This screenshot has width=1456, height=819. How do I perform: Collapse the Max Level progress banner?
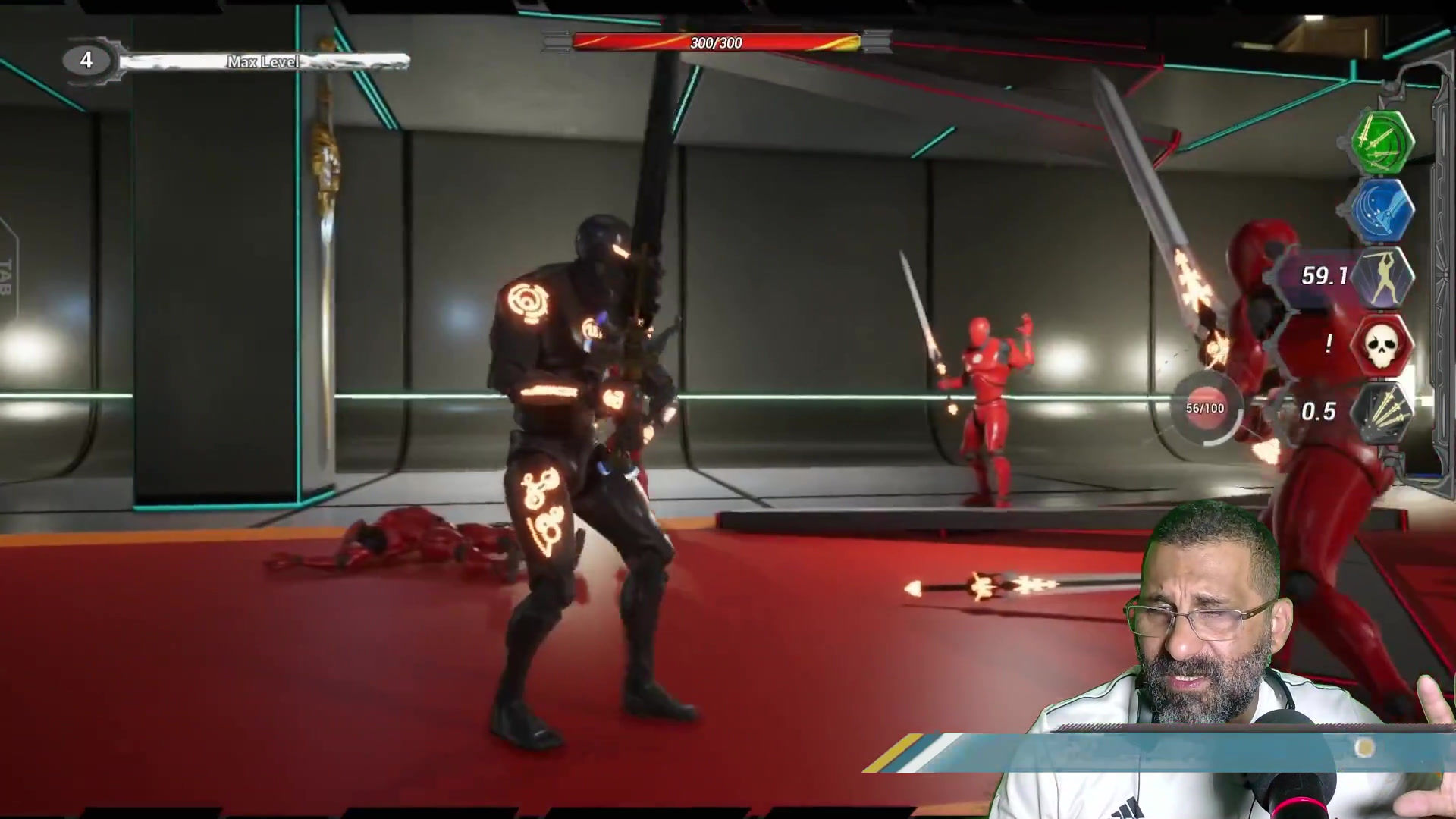(262, 61)
